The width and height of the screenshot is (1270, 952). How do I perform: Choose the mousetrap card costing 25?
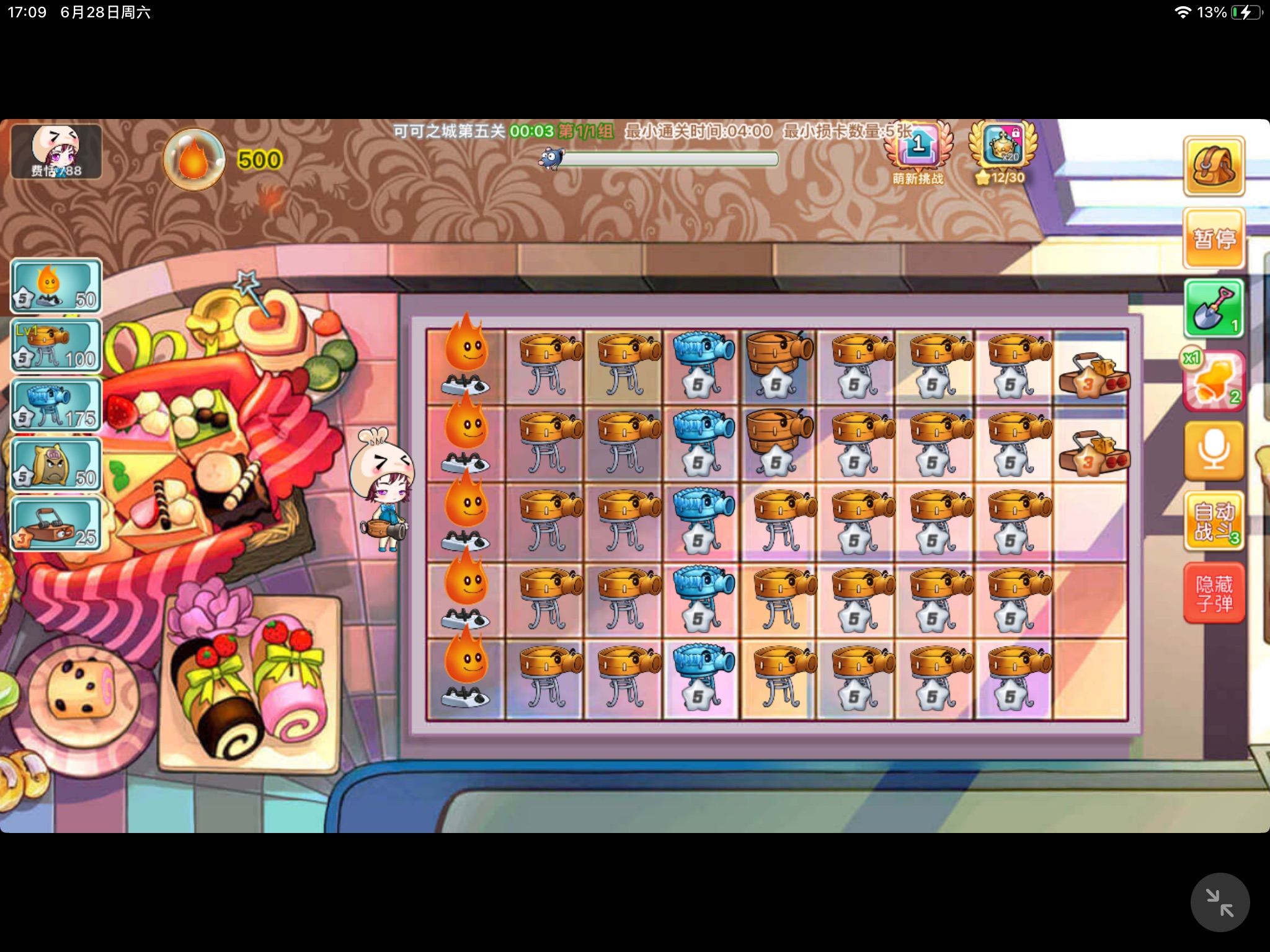[56, 524]
